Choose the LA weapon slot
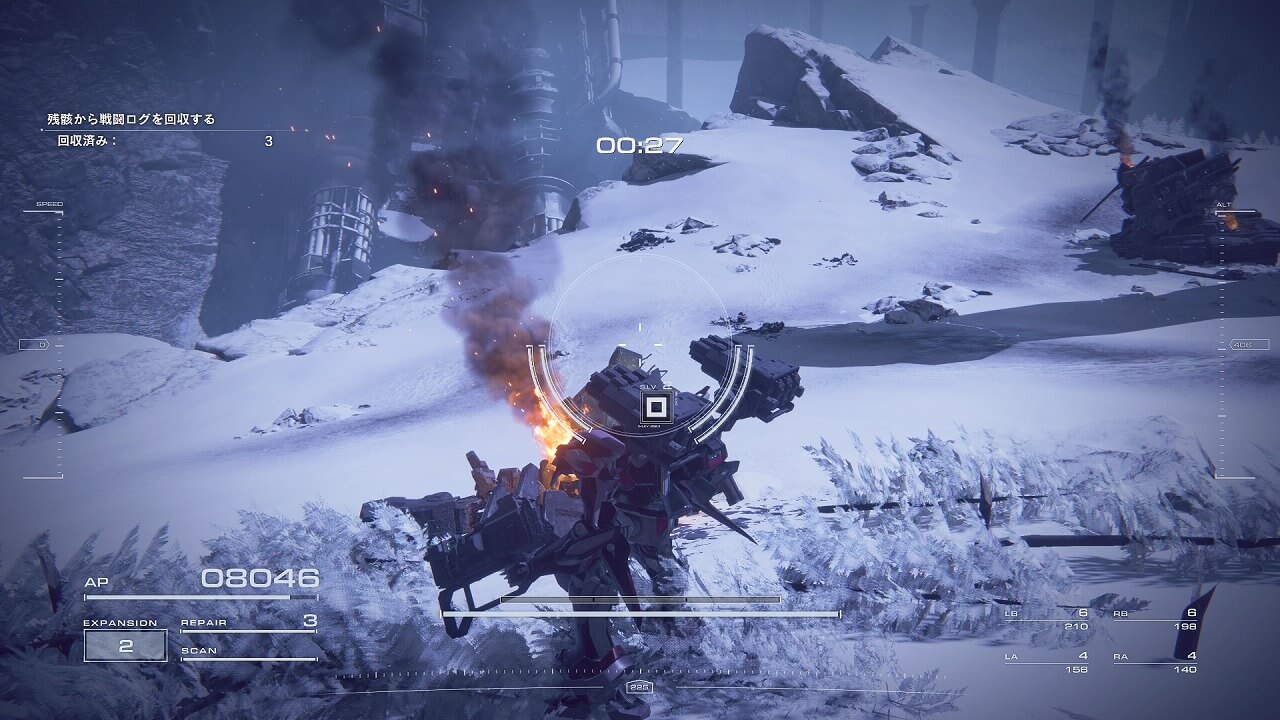 (x=1046, y=663)
